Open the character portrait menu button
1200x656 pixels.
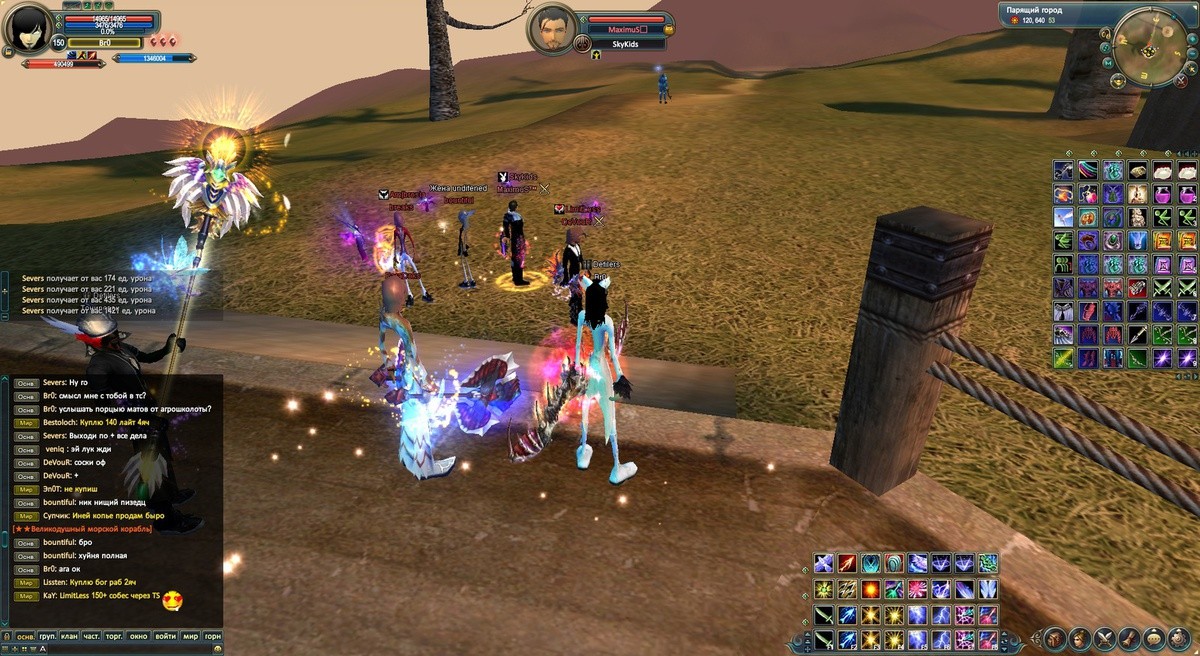click(1080, 638)
